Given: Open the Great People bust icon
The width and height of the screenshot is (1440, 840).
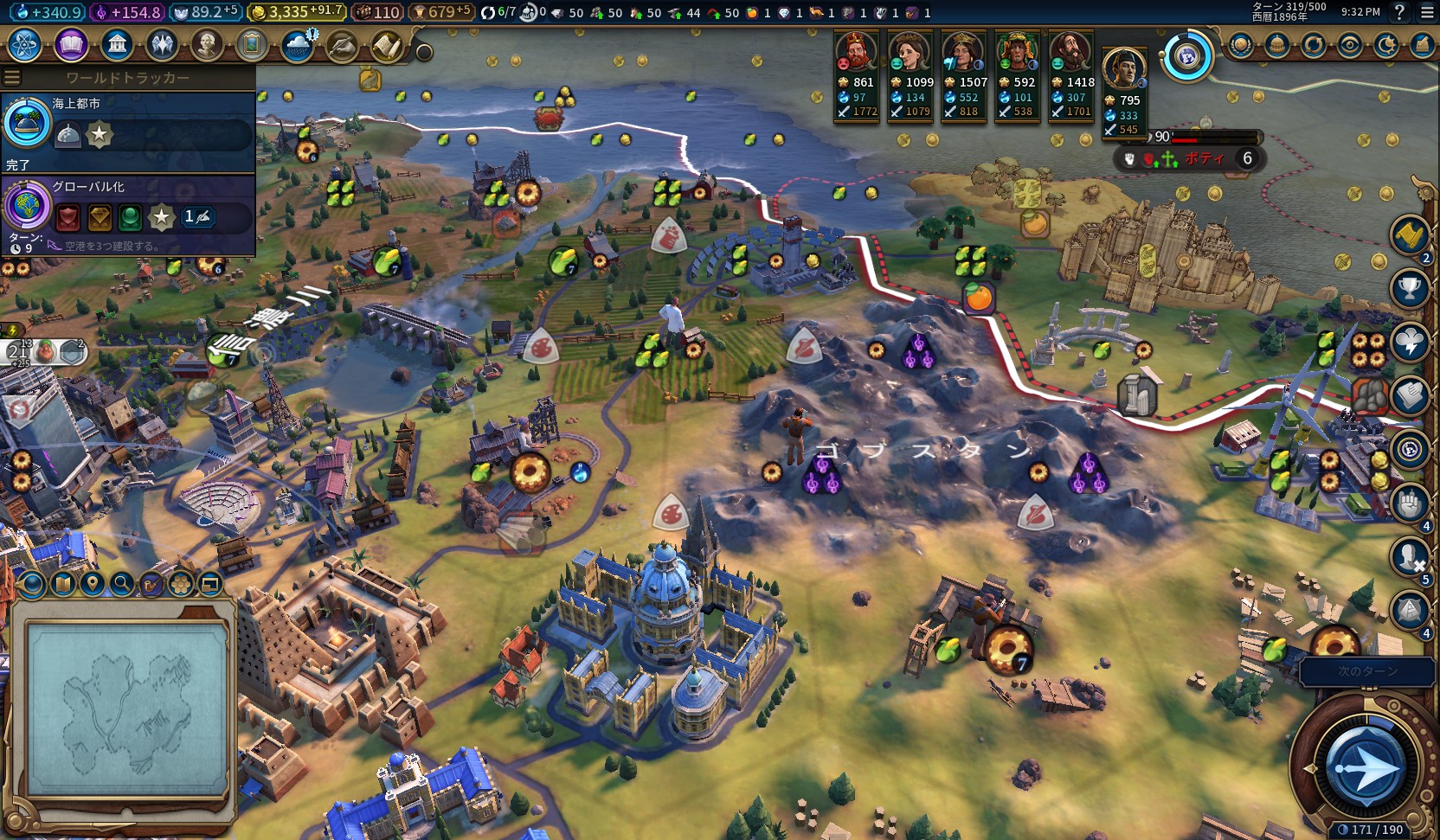Looking at the screenshot, I should pyautogui.click(x=207, y=44).
